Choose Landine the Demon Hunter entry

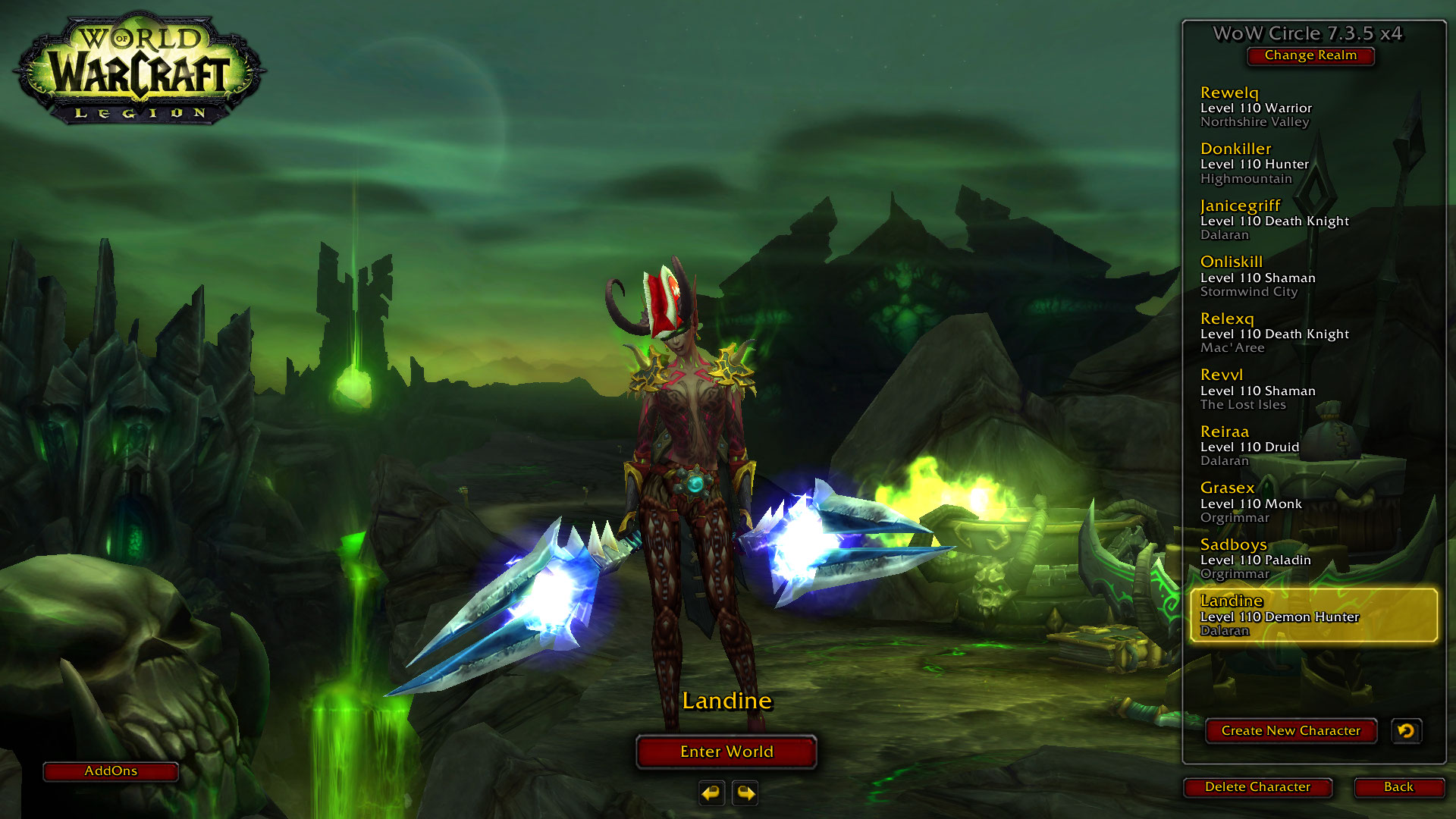(1313, 616)
